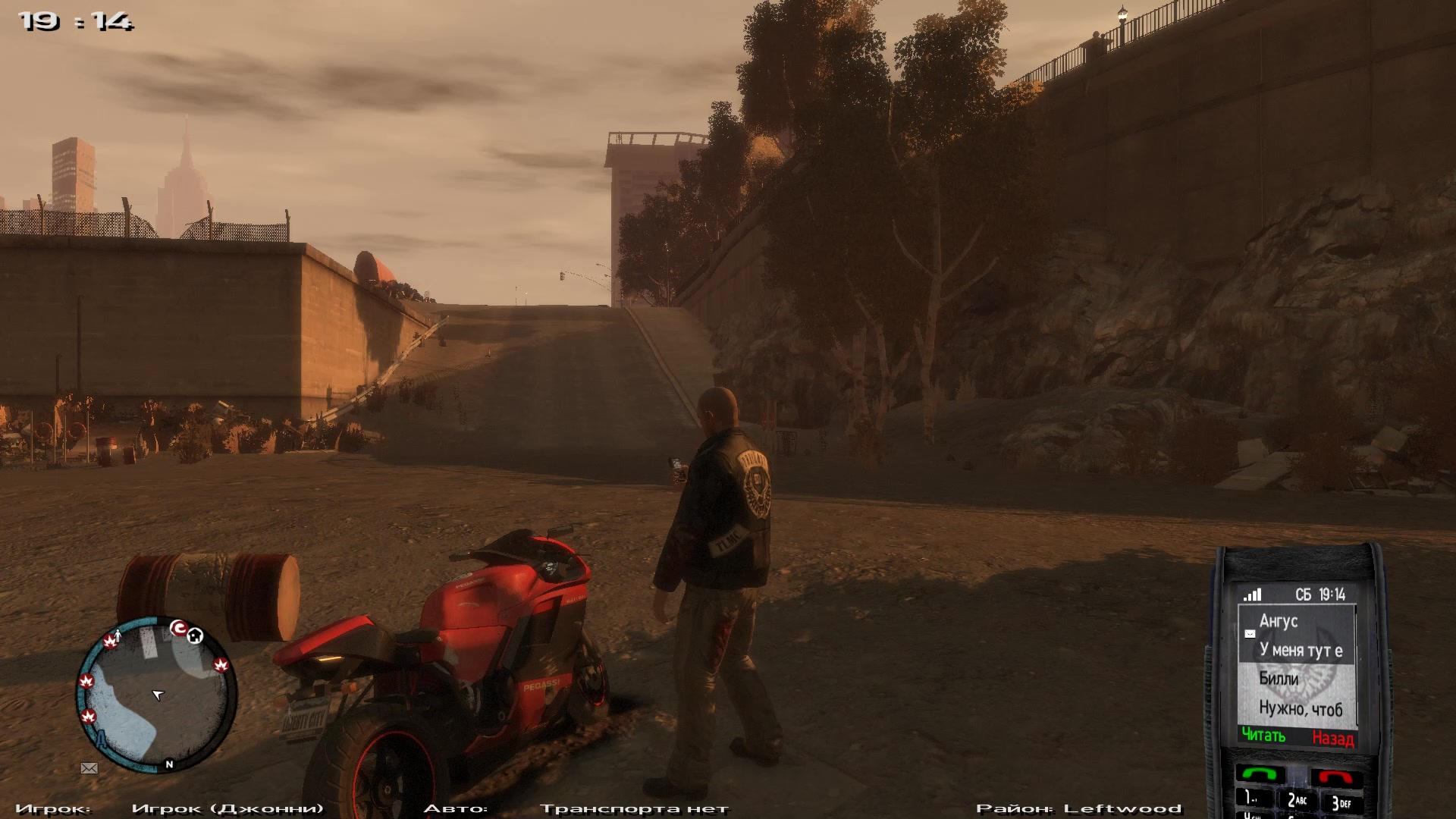Choose the green Читать option
Image resolution: width=1456 pixels, height=819 pixels.
[1263, 736]
